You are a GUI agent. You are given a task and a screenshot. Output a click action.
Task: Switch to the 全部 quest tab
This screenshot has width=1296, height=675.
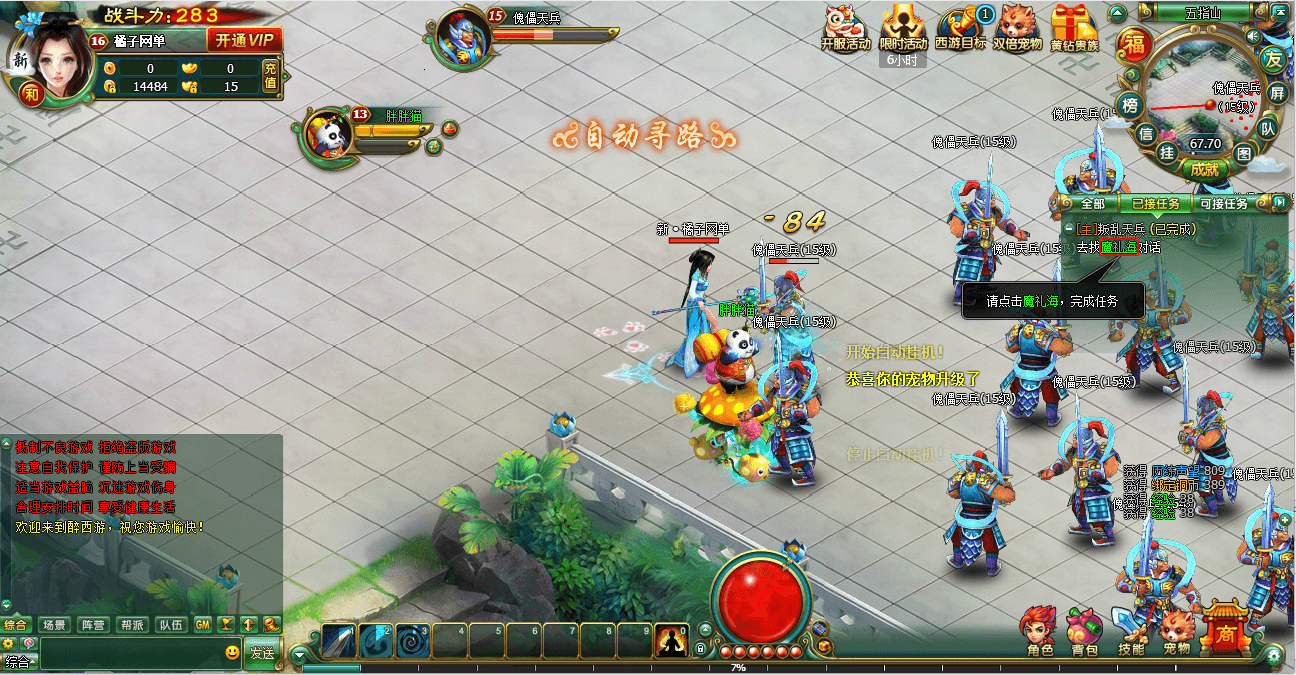pyautogui.click(x=1092, y=203)
